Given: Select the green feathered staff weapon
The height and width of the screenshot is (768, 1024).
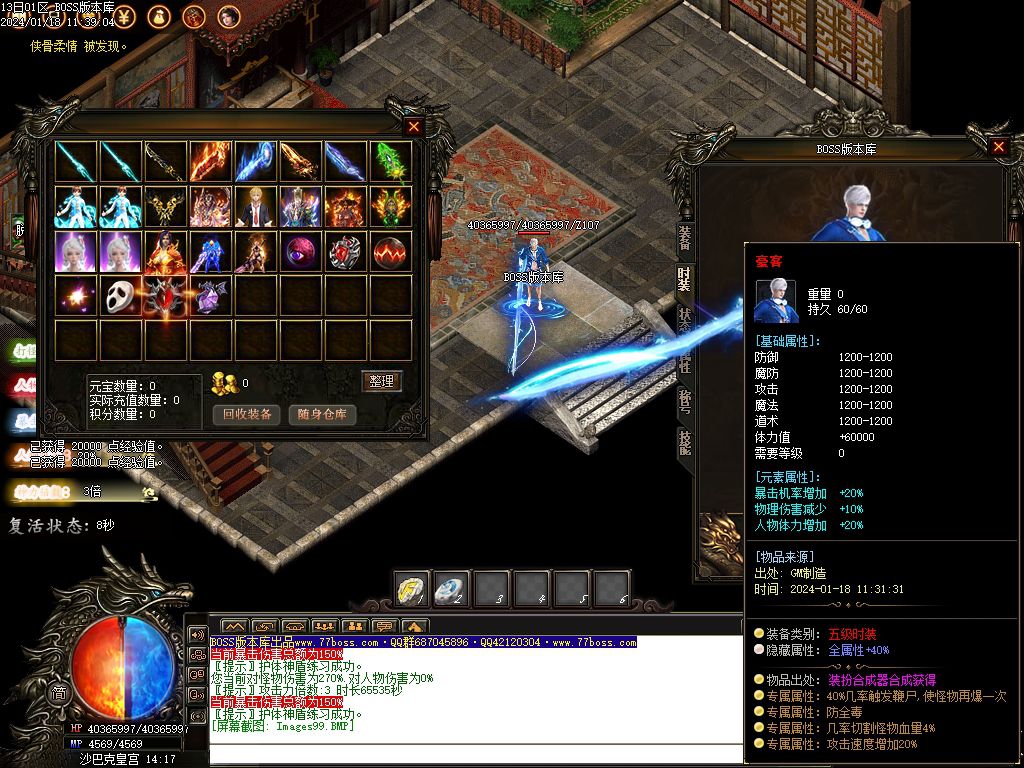Looking at the screenshot, I should tap(391, 161).
